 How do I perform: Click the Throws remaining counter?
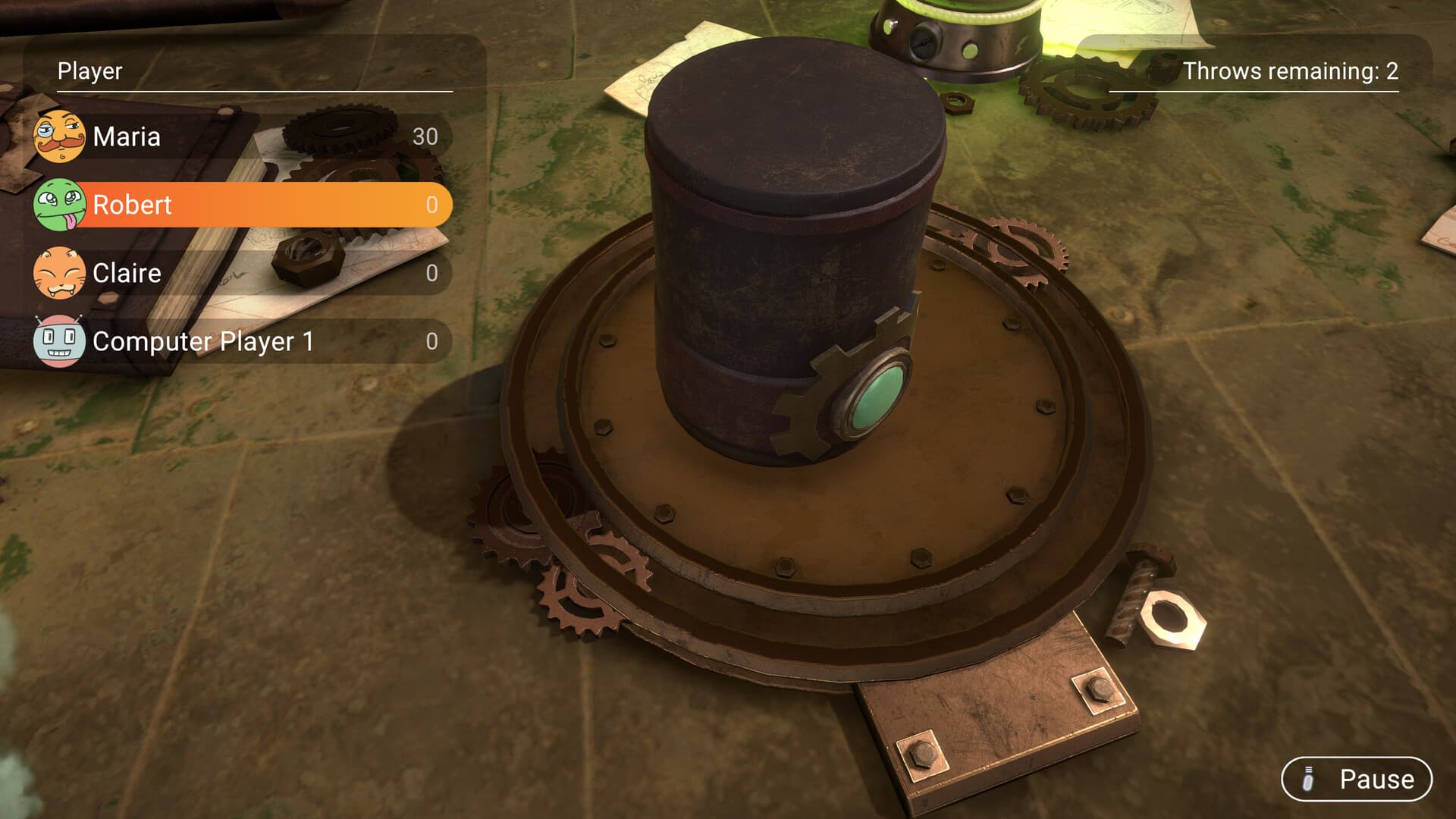(x=1289, y=74)
